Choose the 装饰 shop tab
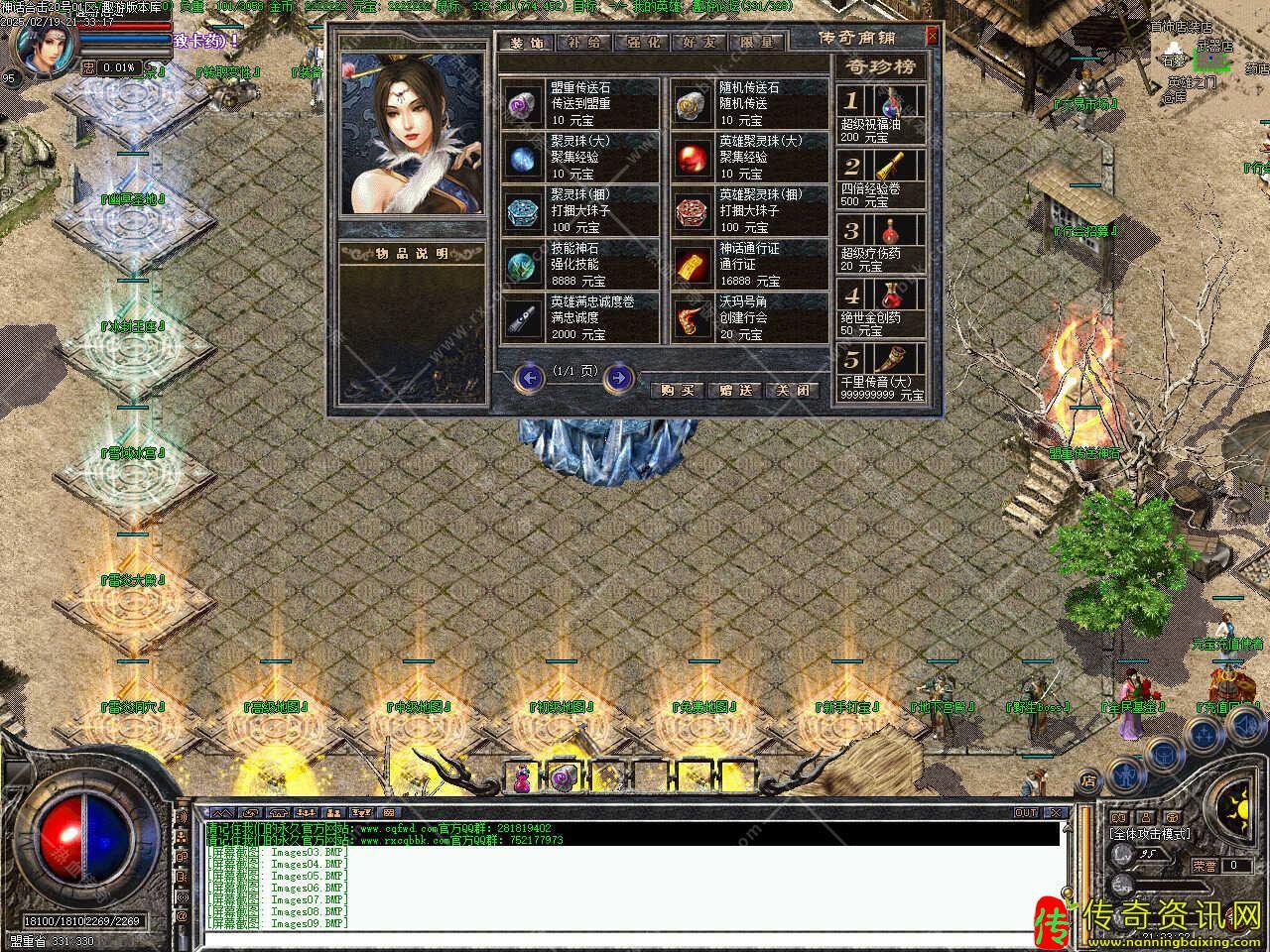Screen dimensions: 1270x952 526,43
